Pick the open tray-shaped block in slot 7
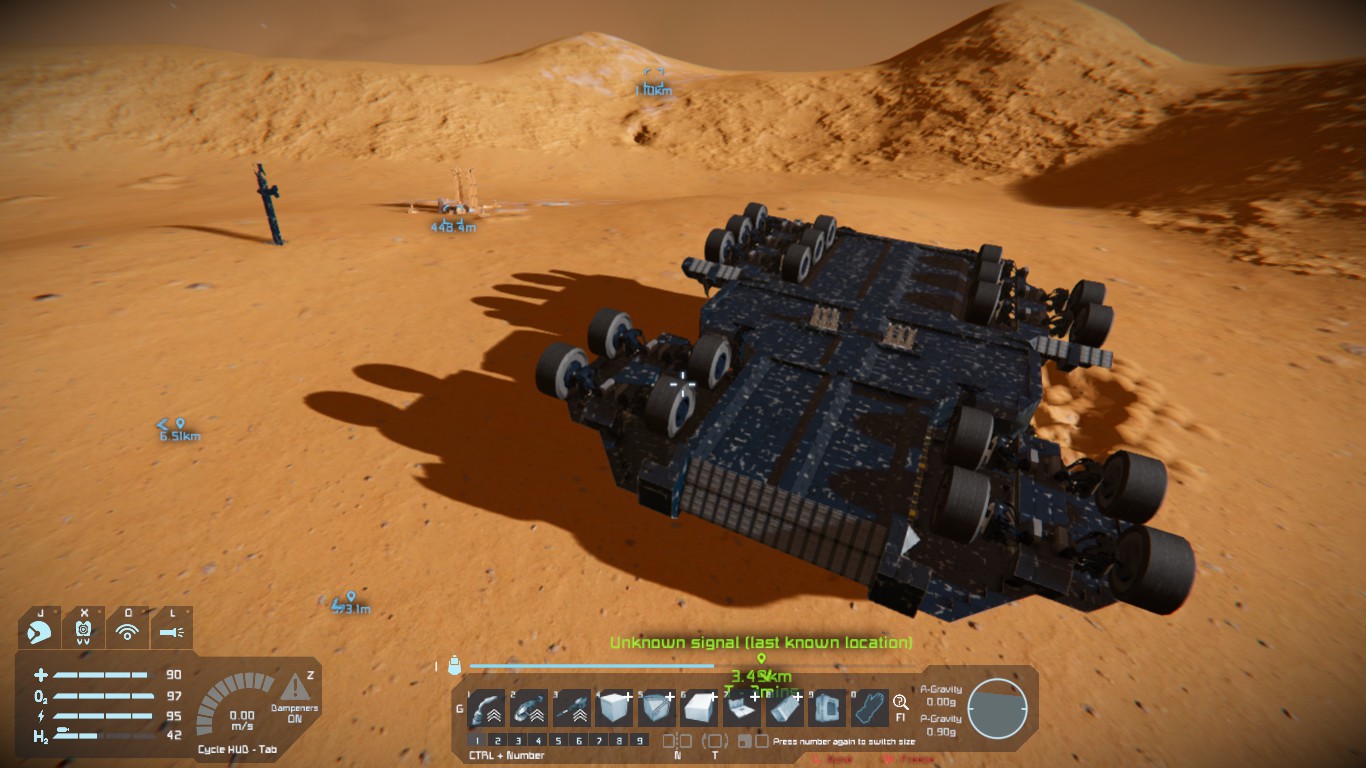Viewport: 1366px width, 768px height. [x=741, y=709]
